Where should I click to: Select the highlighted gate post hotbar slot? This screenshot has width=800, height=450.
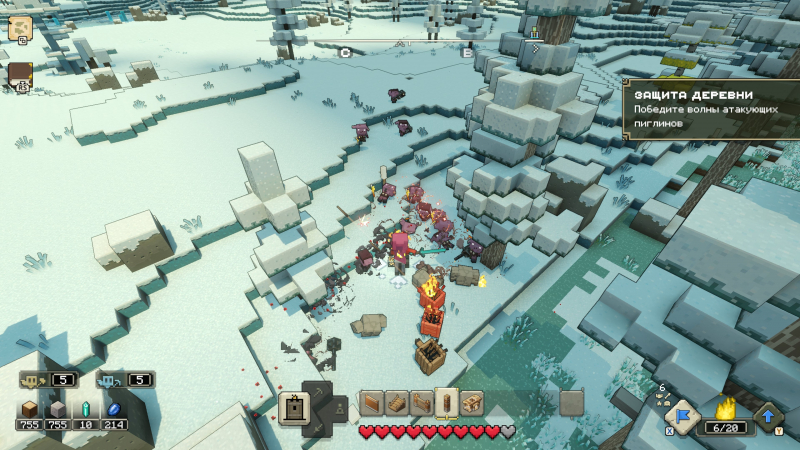coord(447,402)
